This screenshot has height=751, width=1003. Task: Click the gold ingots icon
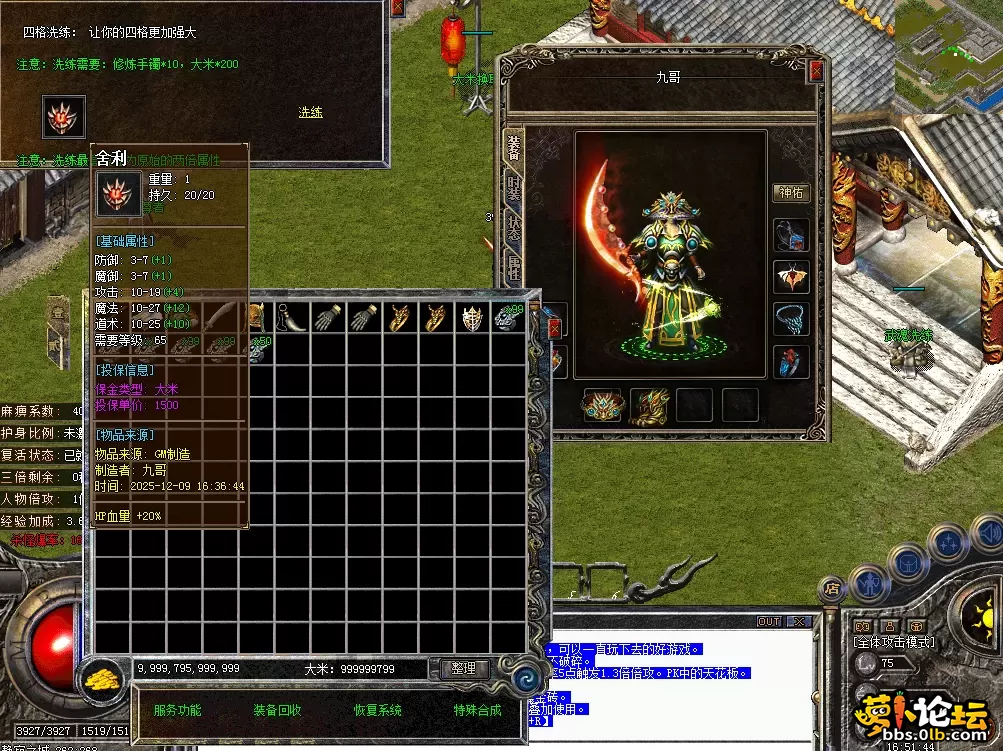102,678
